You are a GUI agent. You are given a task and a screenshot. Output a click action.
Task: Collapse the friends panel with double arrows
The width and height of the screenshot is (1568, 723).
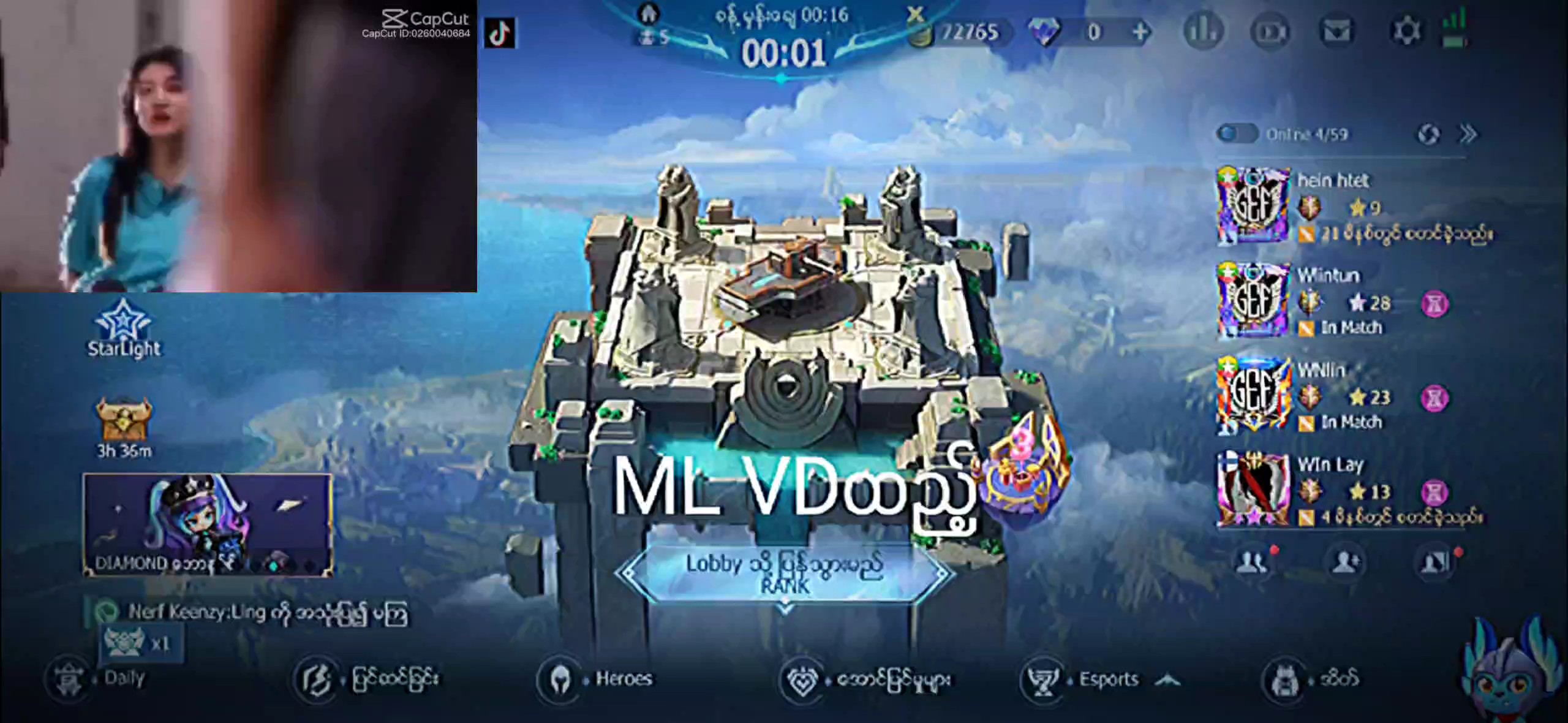(x=1468, y=134)
